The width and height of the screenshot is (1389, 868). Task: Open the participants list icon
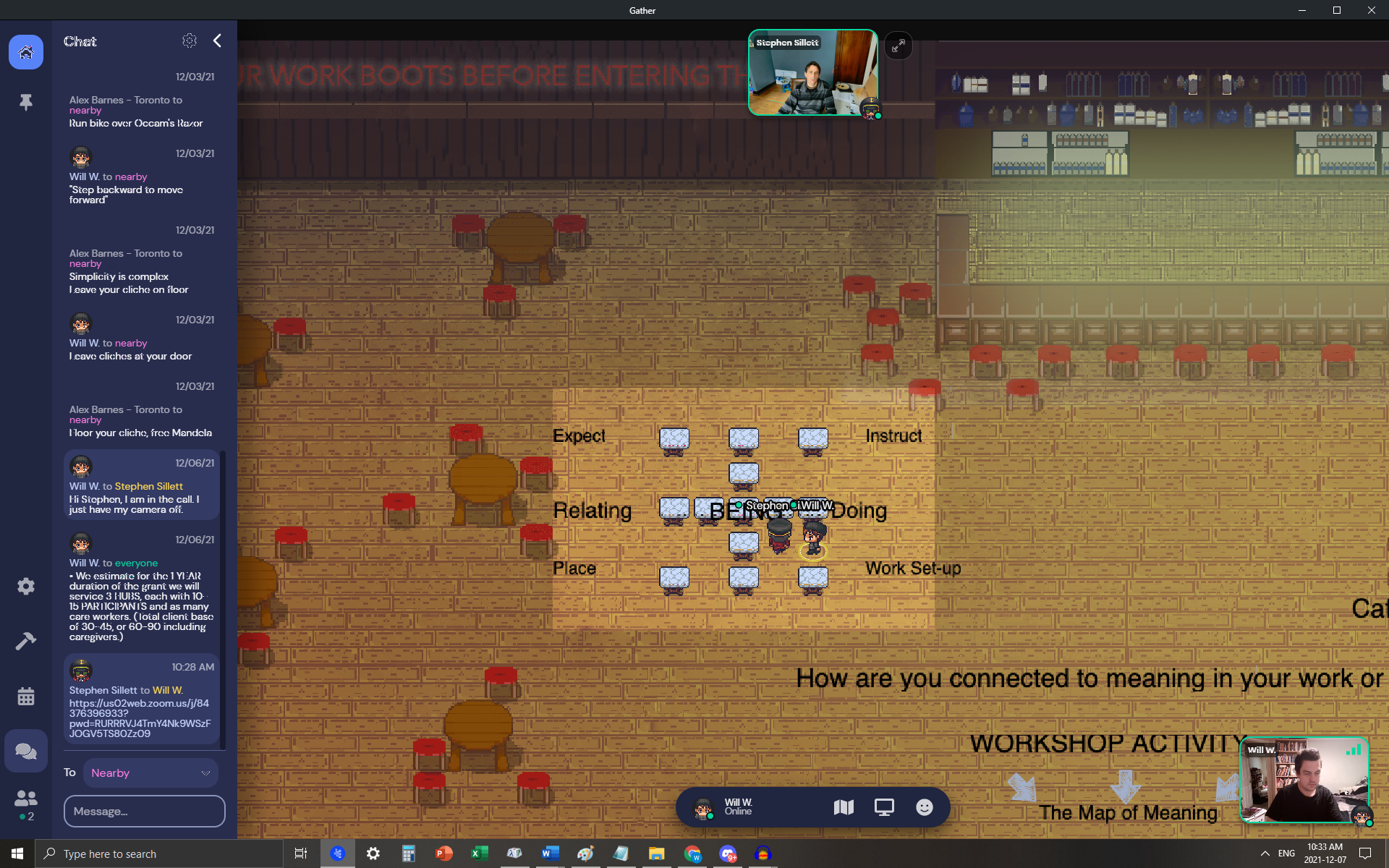click(26, 798)
